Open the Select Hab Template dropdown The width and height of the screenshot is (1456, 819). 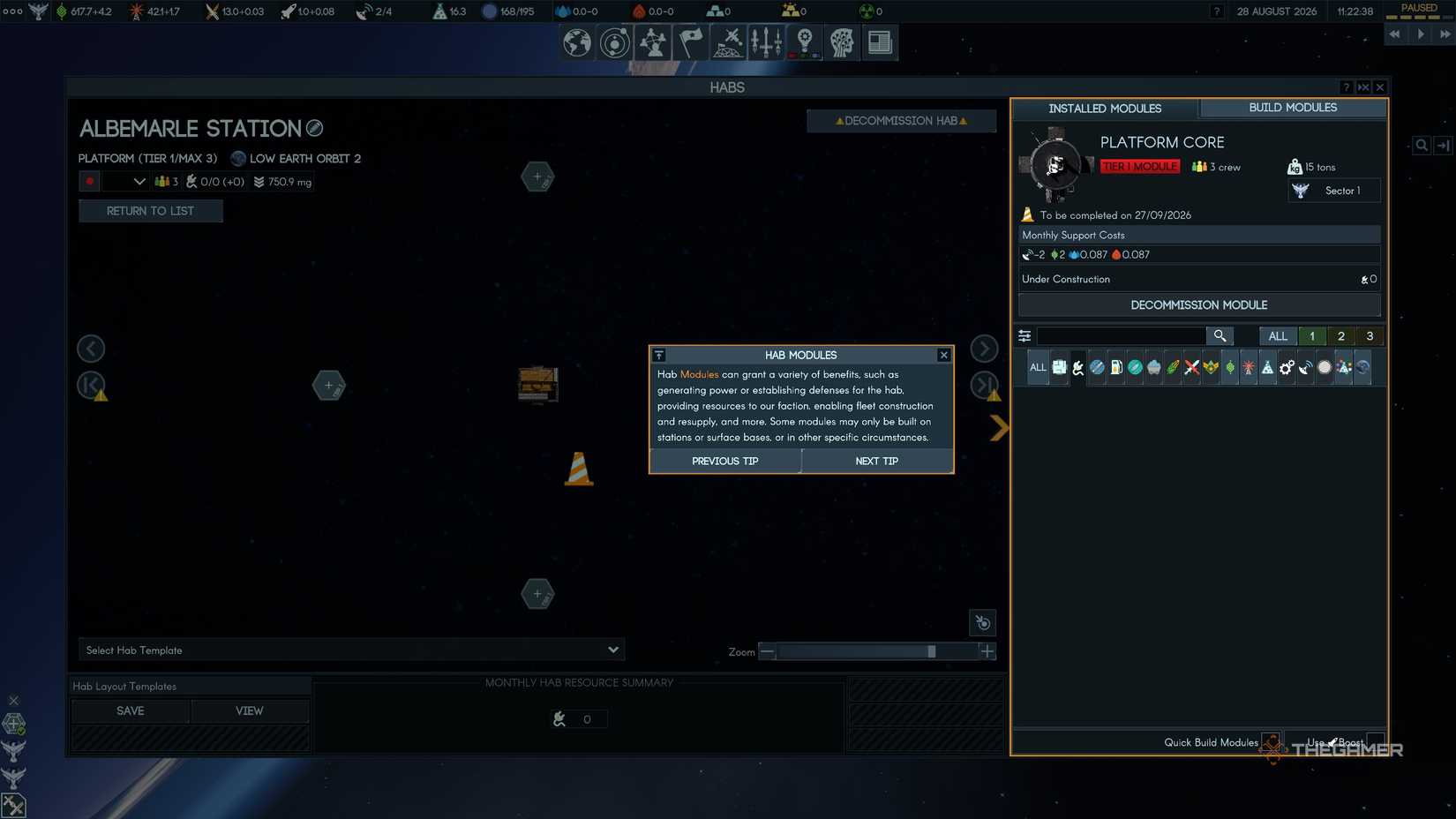pyautogui.click(x=349, y=650)
